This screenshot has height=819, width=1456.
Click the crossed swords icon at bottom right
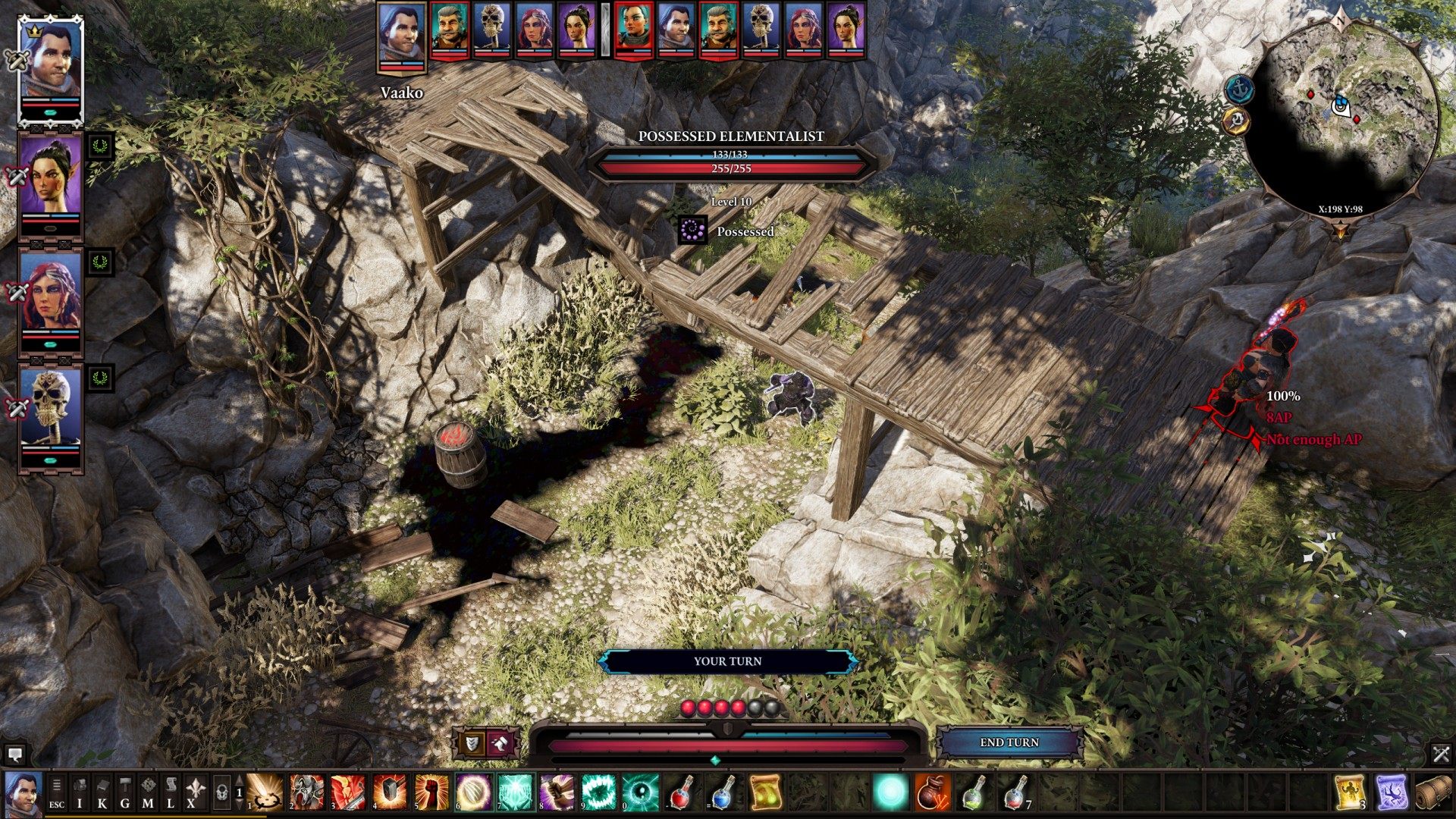click(x=1441, y=754)
